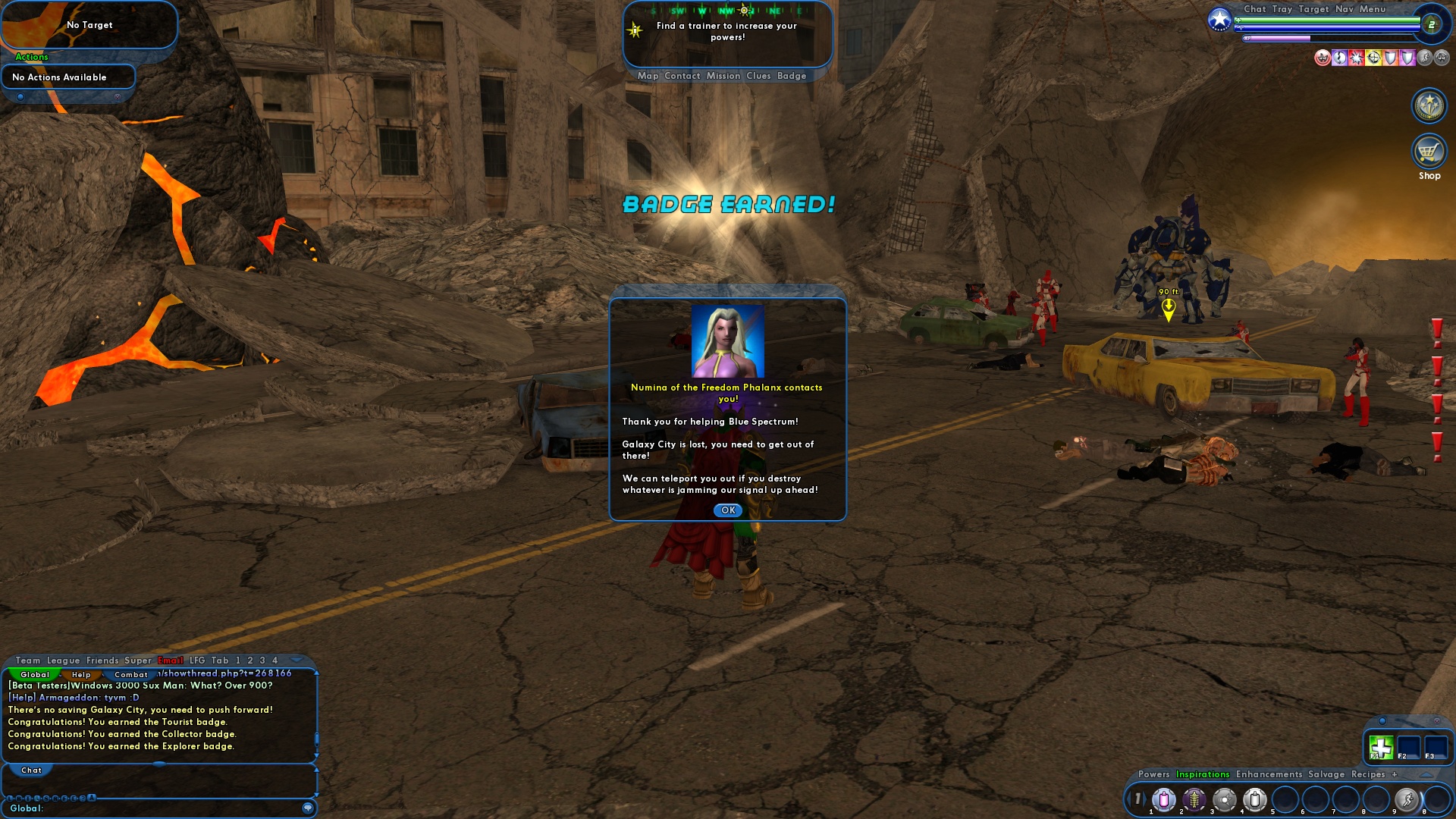Image resolution: width=1456 pixels, height=819 pixels.
Task: Expand the chat window with its top arrow
Action: tap(297, 661)
